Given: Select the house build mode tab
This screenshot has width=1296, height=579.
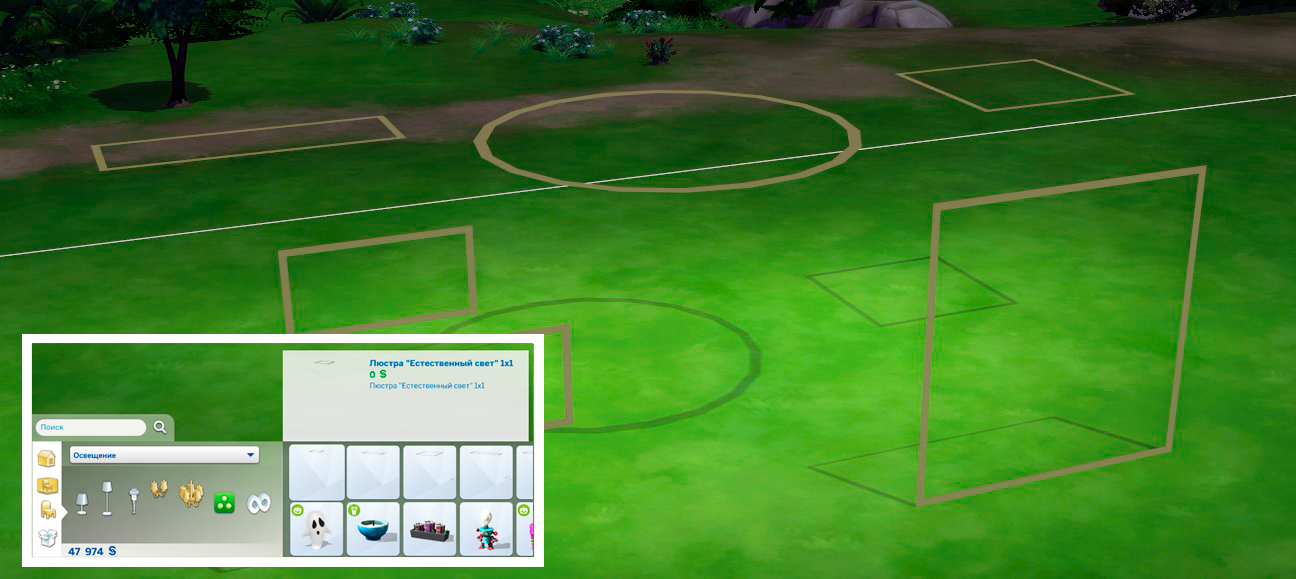Looking at the screenshot, I should pyautogui.click(x=46, y=459).
